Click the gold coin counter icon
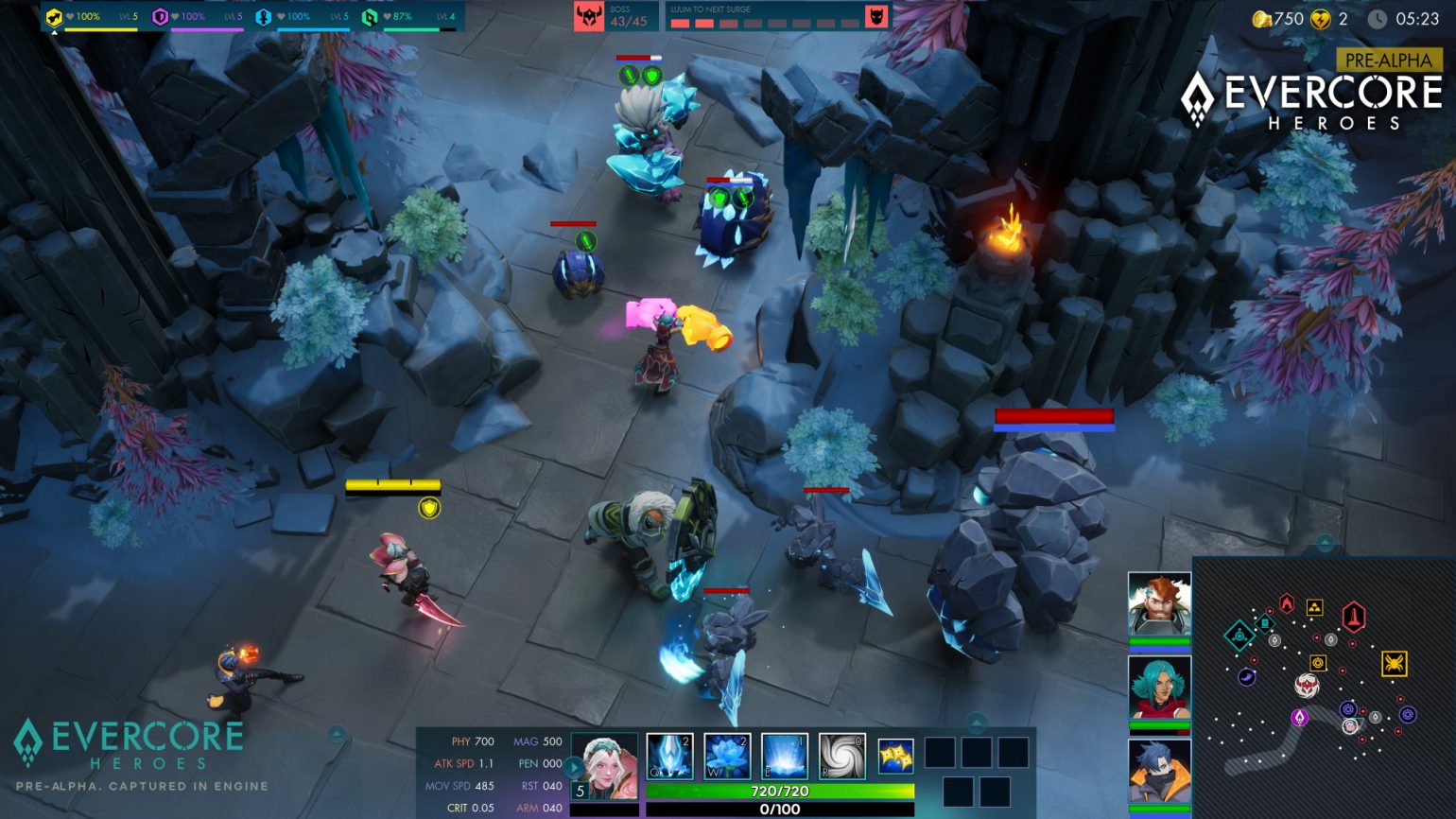 point(1261,16)
